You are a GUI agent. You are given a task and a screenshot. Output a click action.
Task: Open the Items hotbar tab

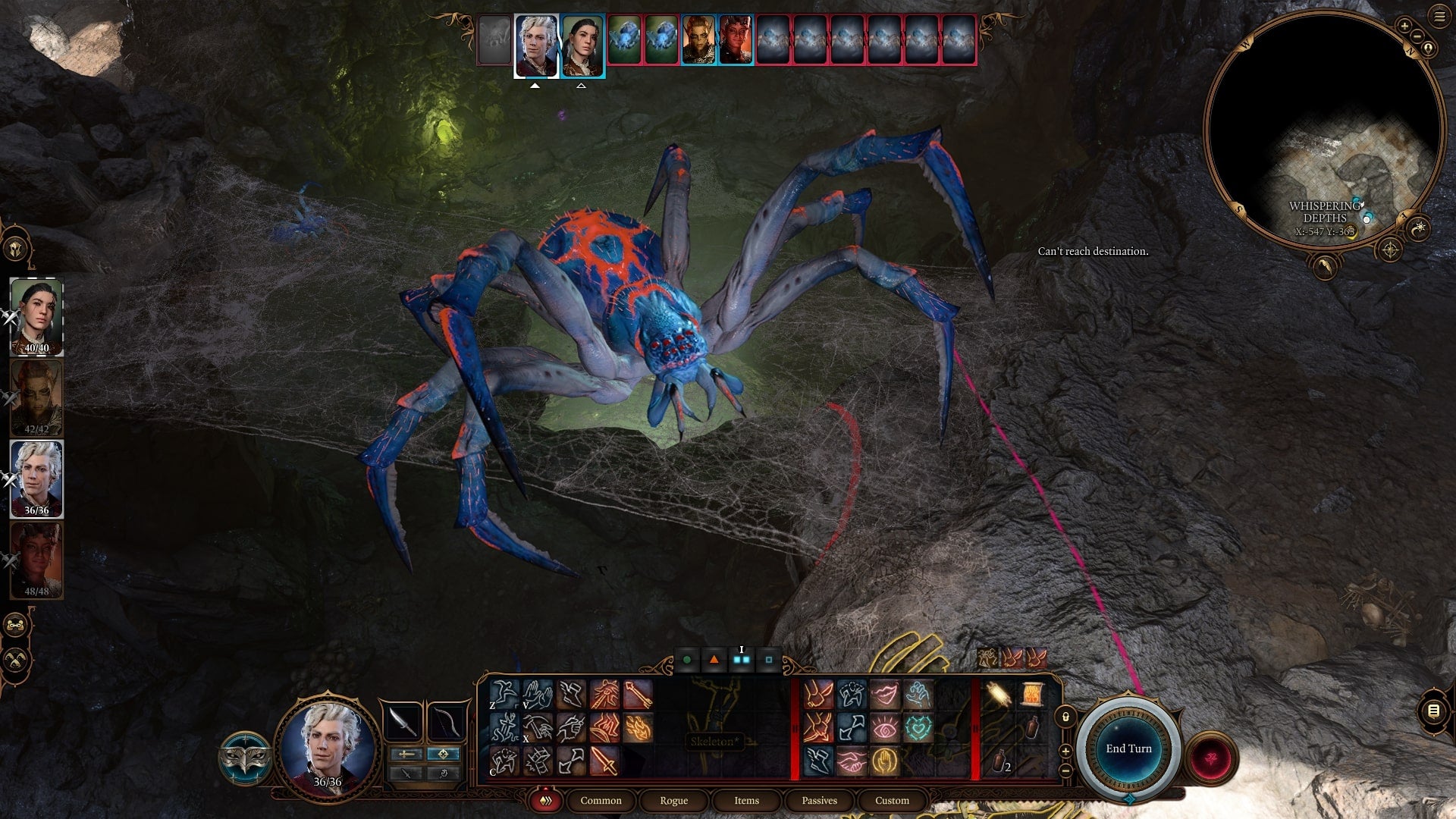(x=746, y=800)
